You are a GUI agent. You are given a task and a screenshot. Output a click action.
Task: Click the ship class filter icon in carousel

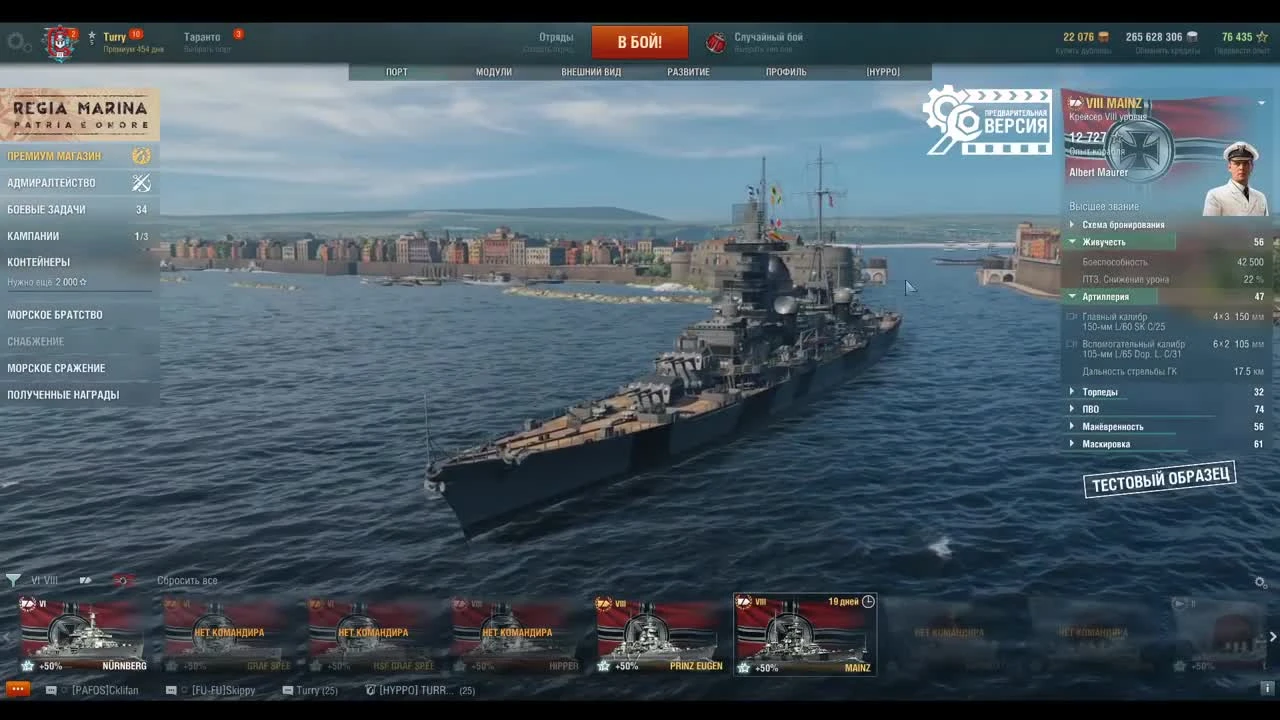click(85, 581)
